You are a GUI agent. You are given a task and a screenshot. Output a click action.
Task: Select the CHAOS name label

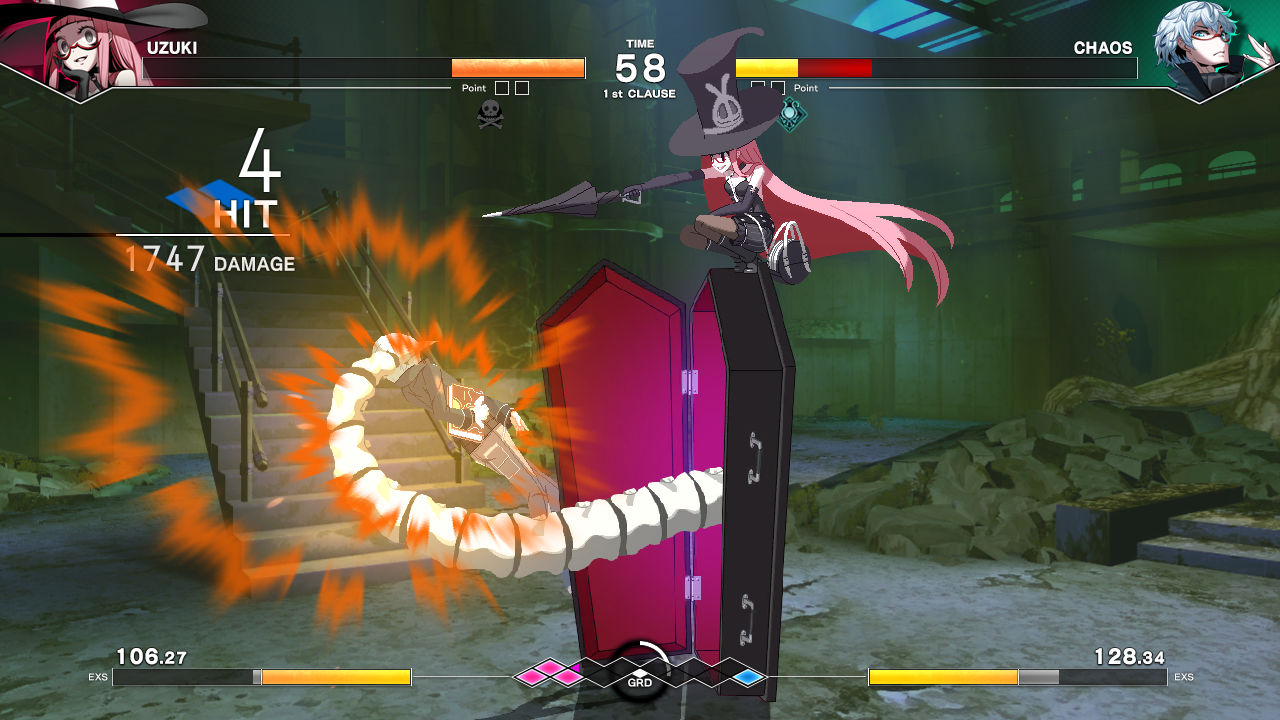1103,47
